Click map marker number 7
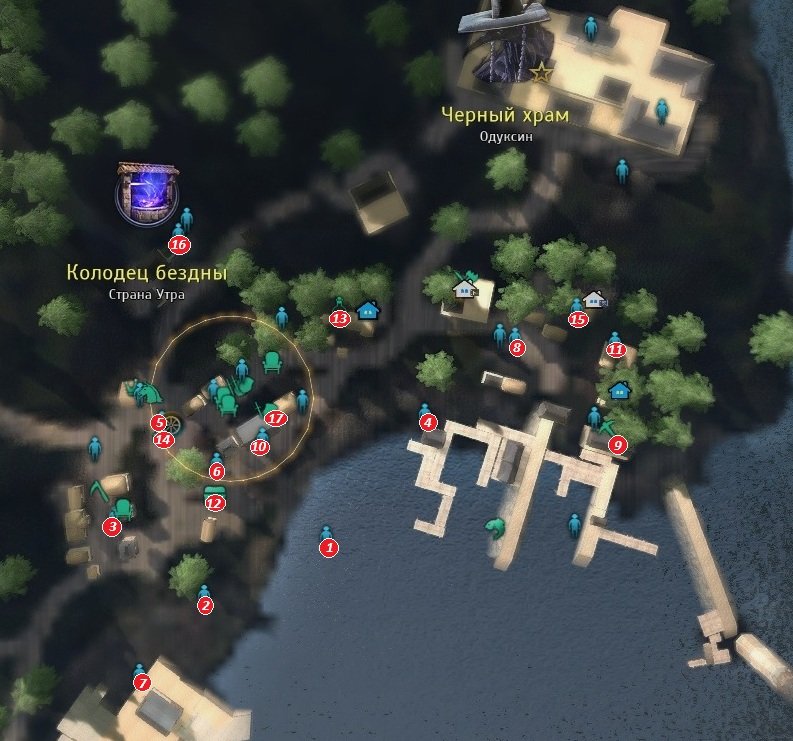793x741 pixels. click(141, 683)
